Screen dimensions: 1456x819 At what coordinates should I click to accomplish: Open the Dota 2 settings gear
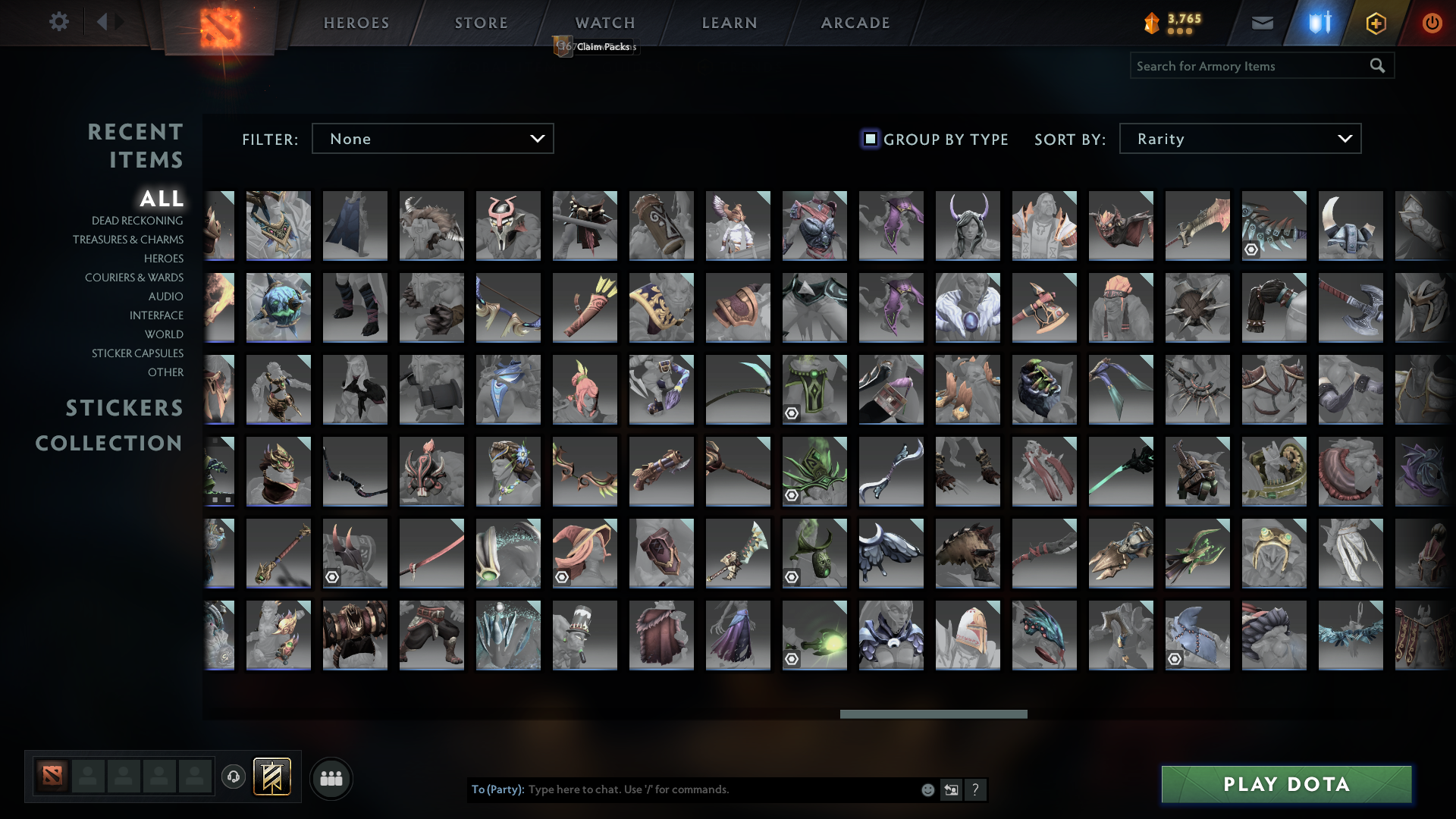pyautogui.click(x=59, y=22)
